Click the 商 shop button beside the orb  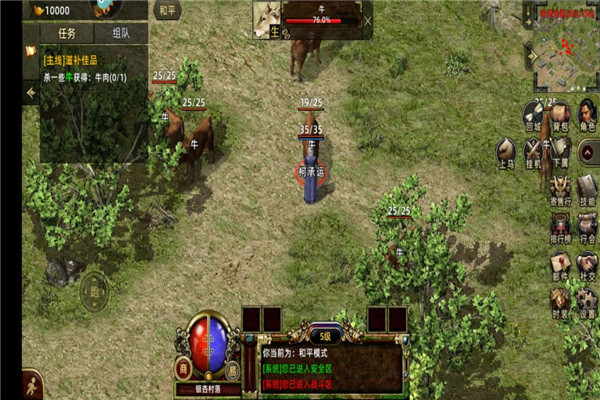[184, 367]
